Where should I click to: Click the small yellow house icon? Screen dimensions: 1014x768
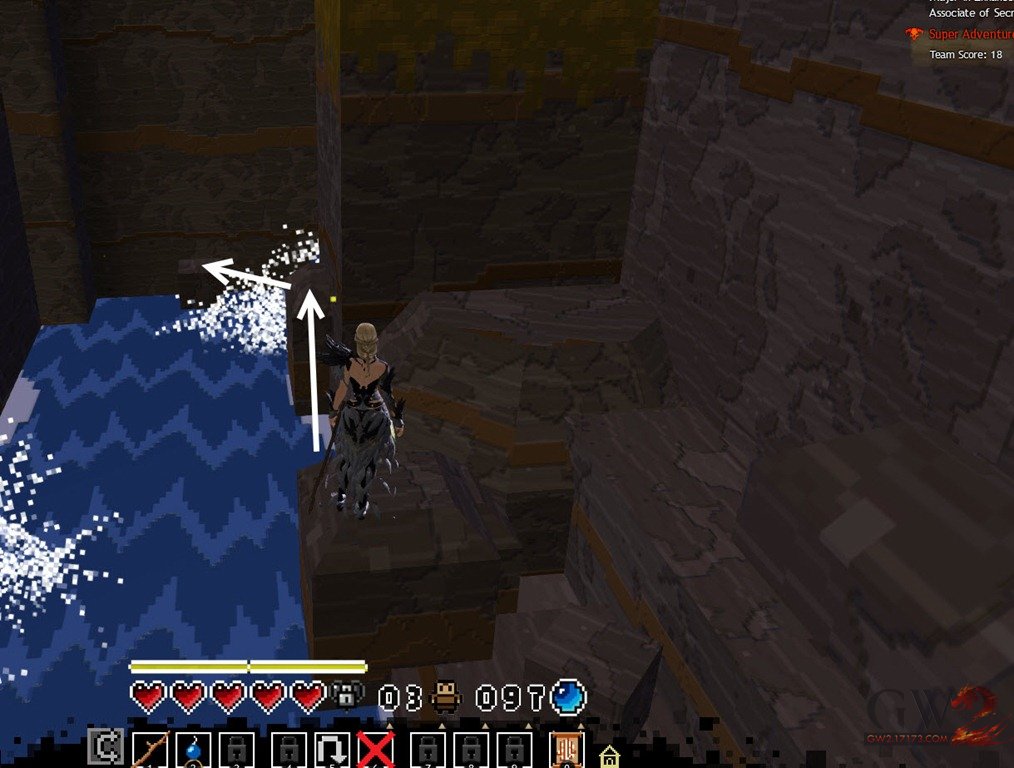(609, 755)
